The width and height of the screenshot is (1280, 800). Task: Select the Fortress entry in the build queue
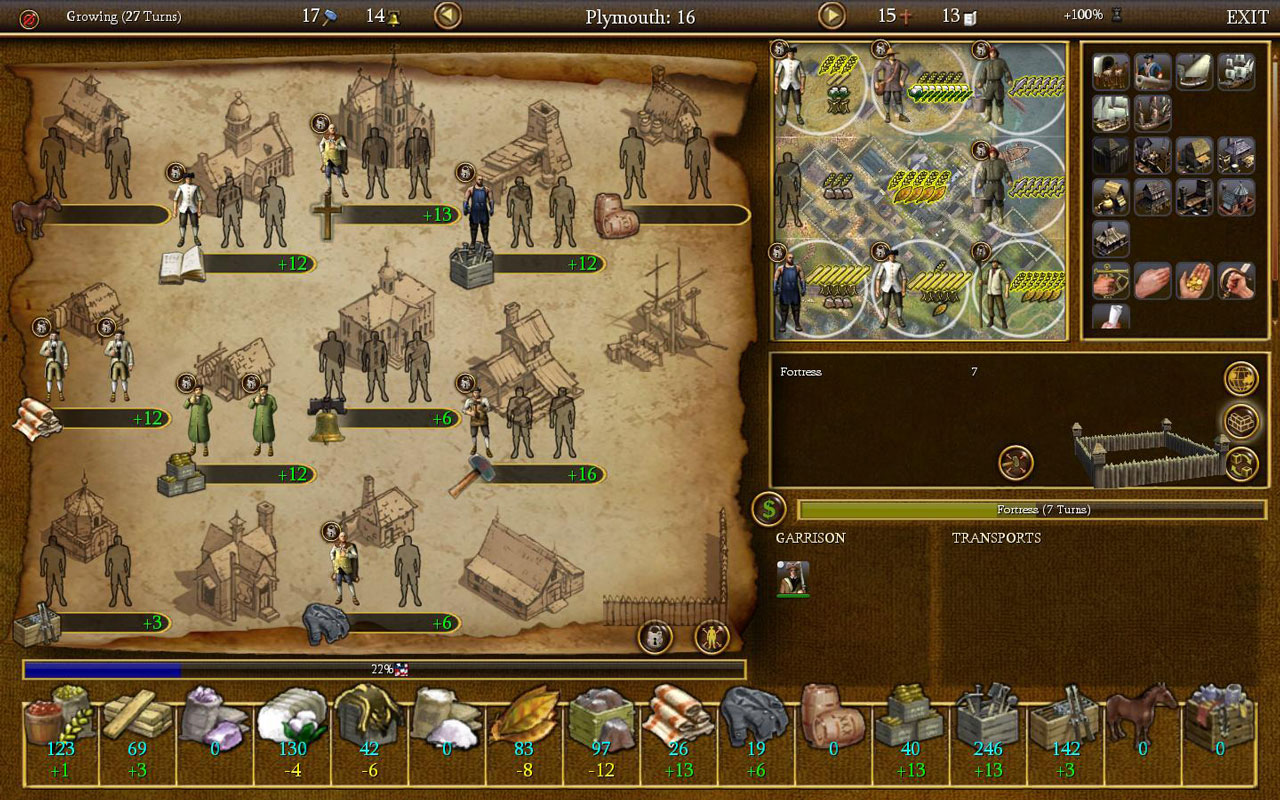[801, 372]
